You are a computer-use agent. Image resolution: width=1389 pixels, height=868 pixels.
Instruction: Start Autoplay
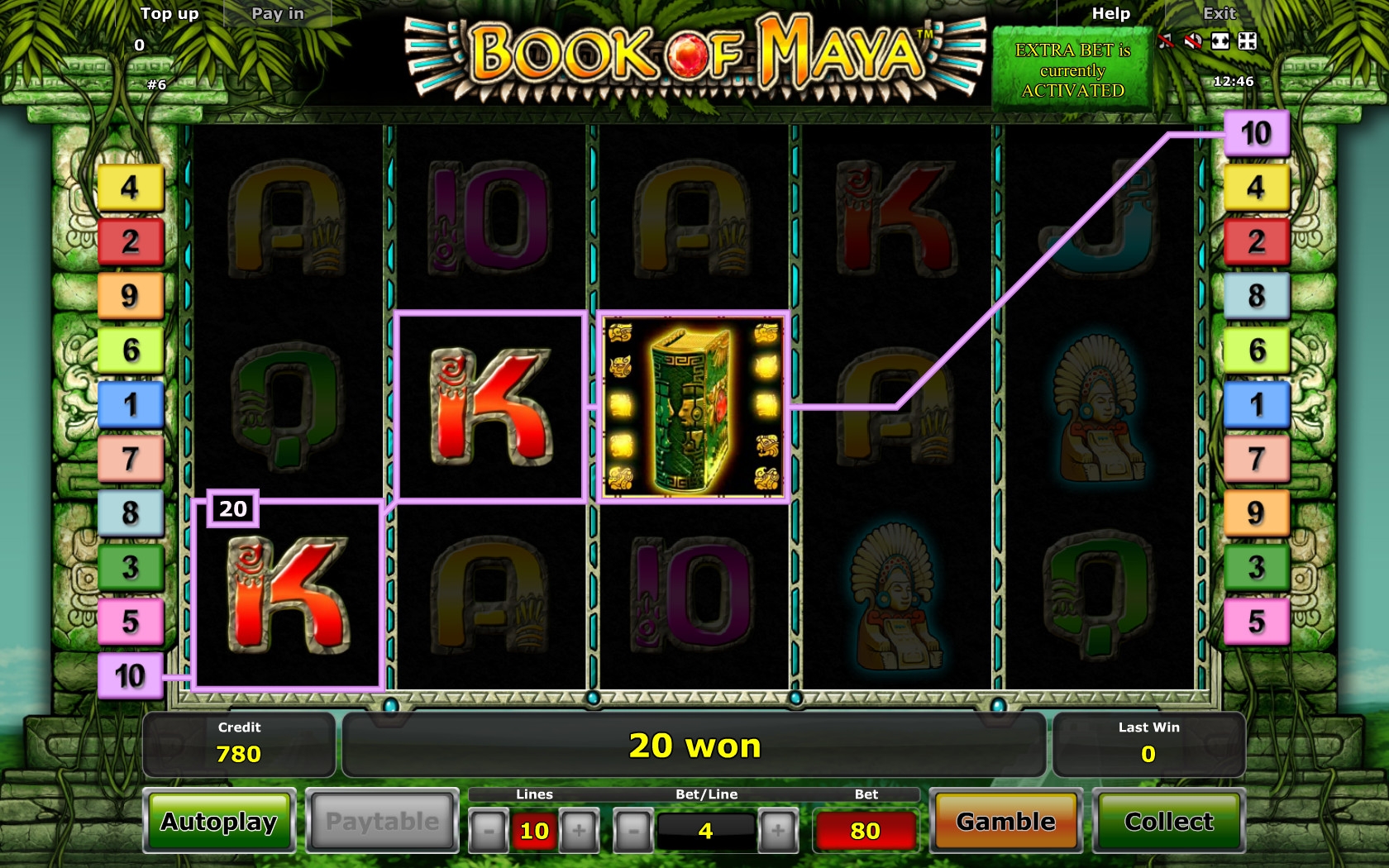[x=219, y=822]
